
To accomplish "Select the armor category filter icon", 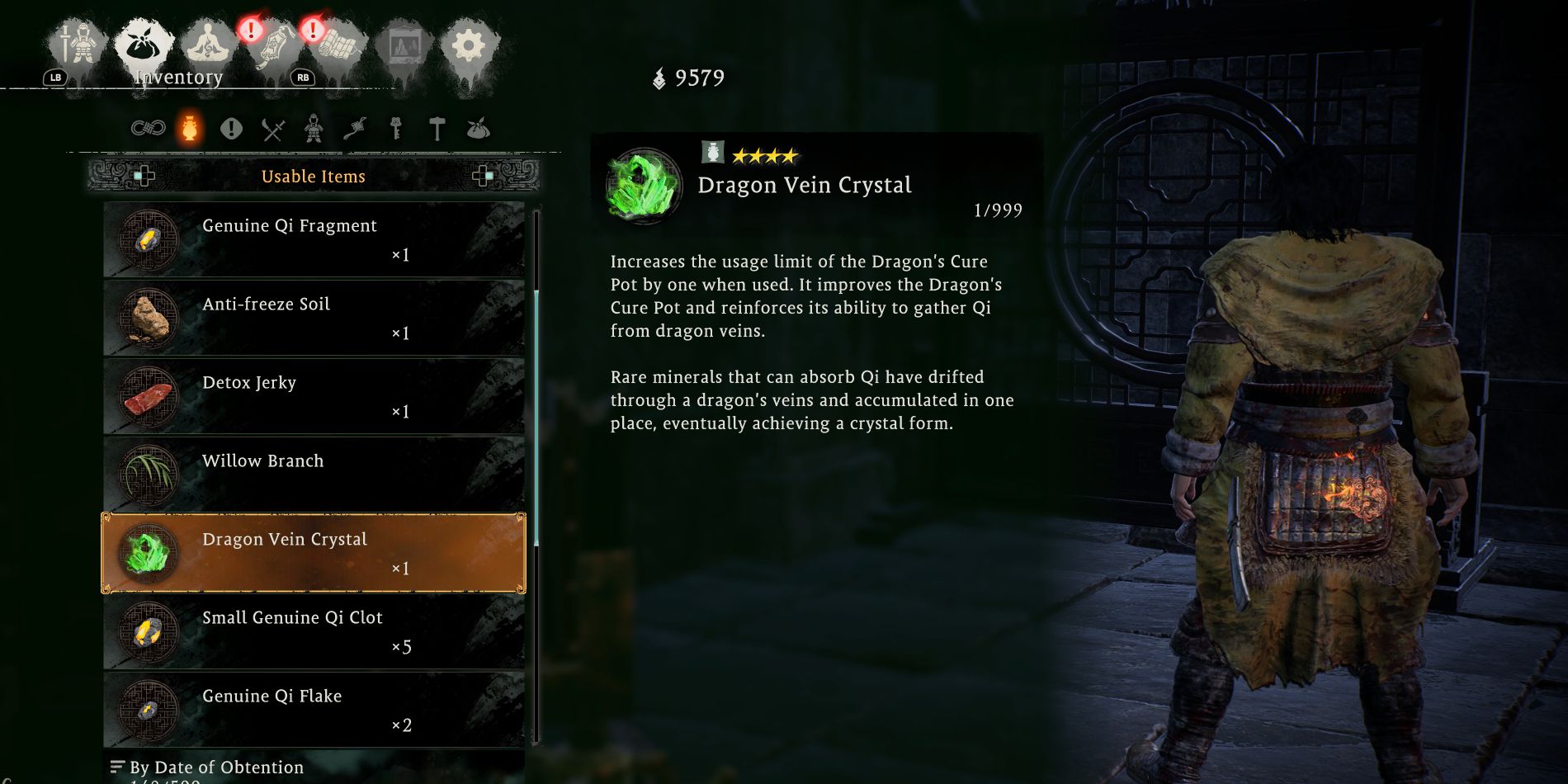I will click(x=314, y=130).
